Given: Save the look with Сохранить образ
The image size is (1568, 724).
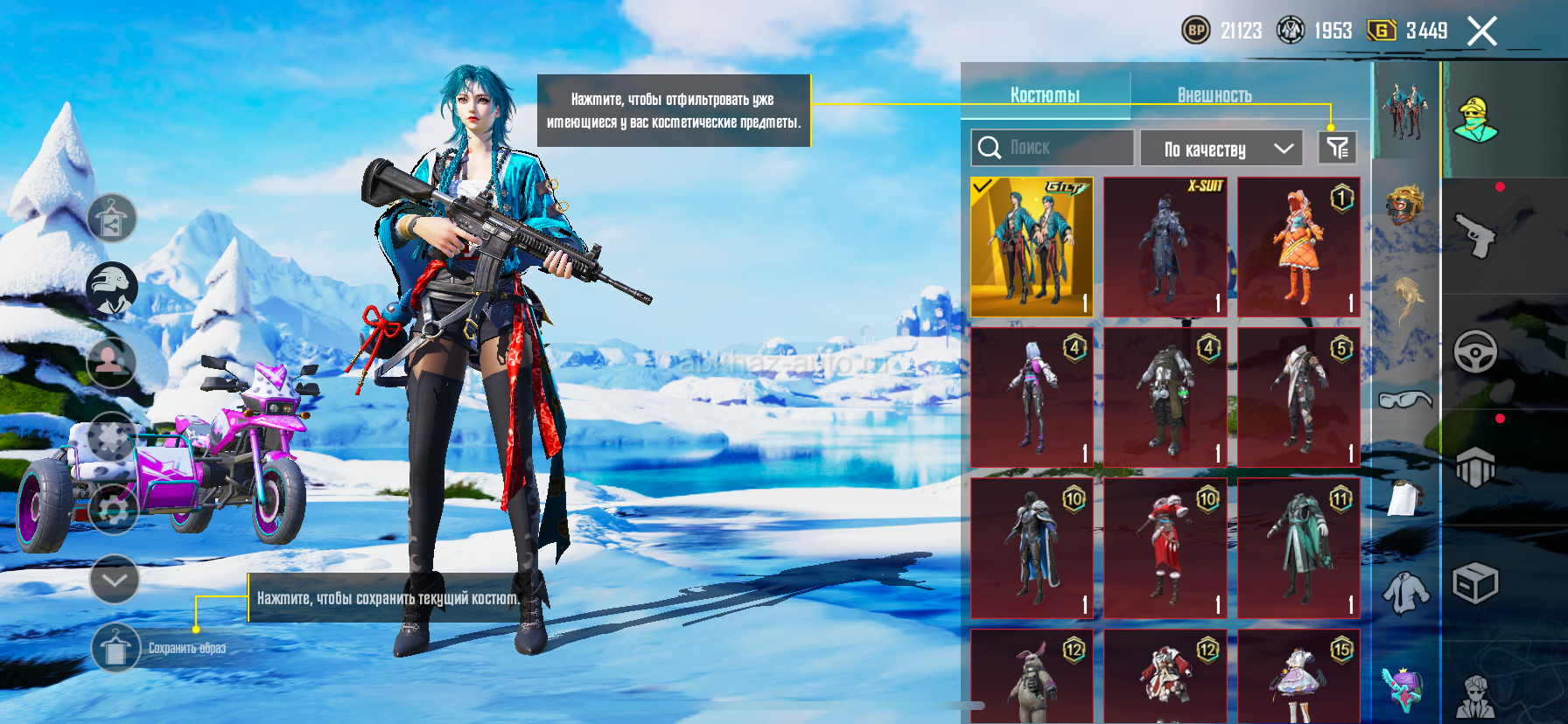Looking at the screenshot, I should click(115, 648).
